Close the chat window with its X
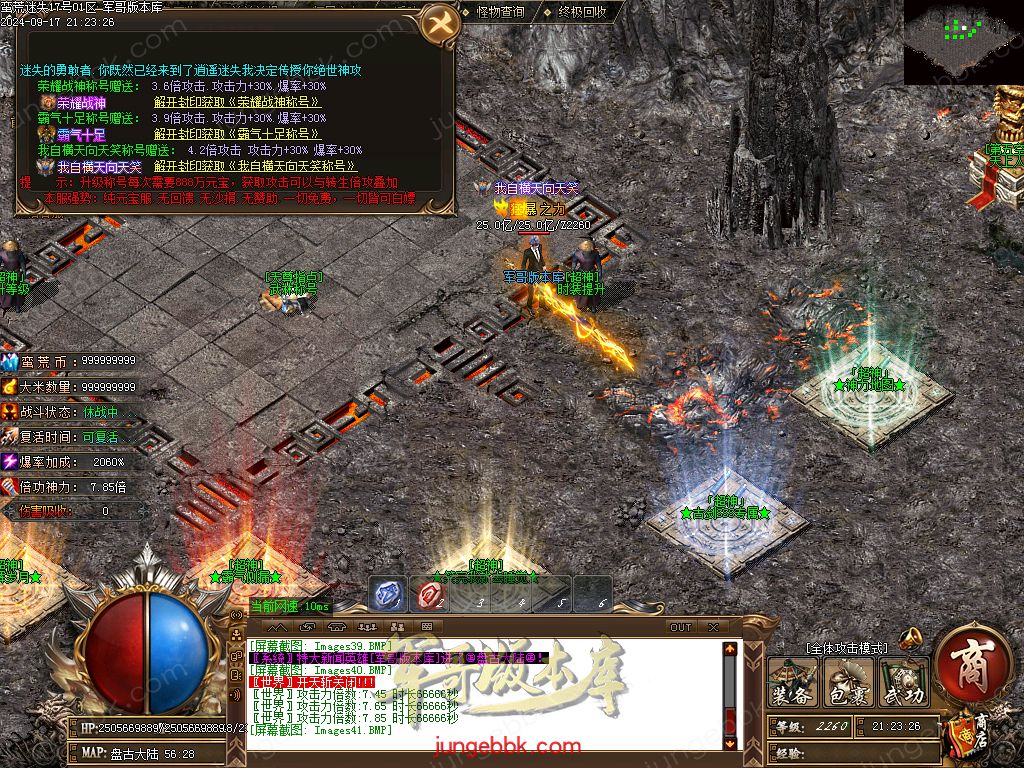The width and height of the screenshot is (1024, 768). click(713, 627)
